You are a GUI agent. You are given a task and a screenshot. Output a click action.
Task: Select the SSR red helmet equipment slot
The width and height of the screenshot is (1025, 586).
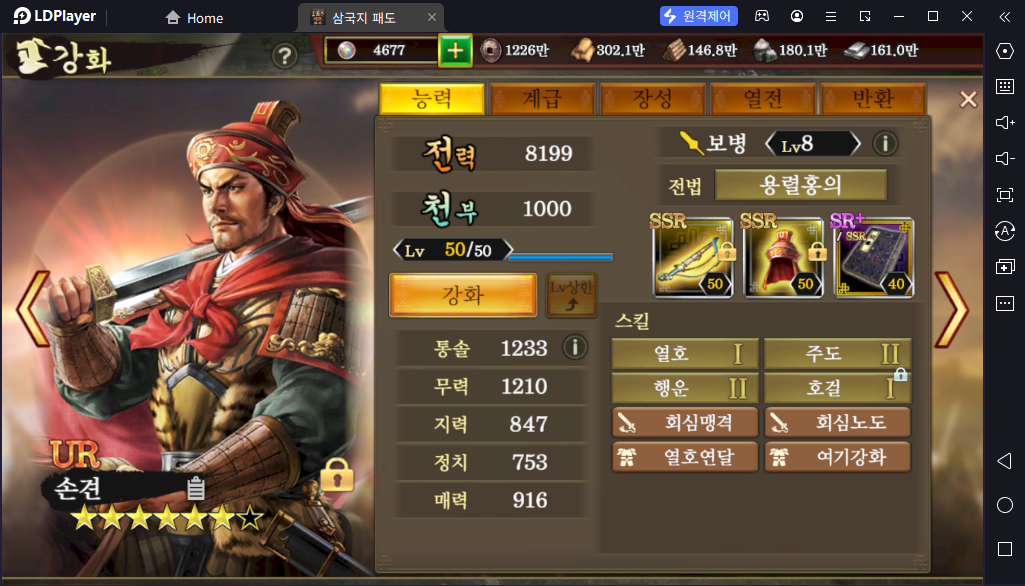[x=782, y=257]
